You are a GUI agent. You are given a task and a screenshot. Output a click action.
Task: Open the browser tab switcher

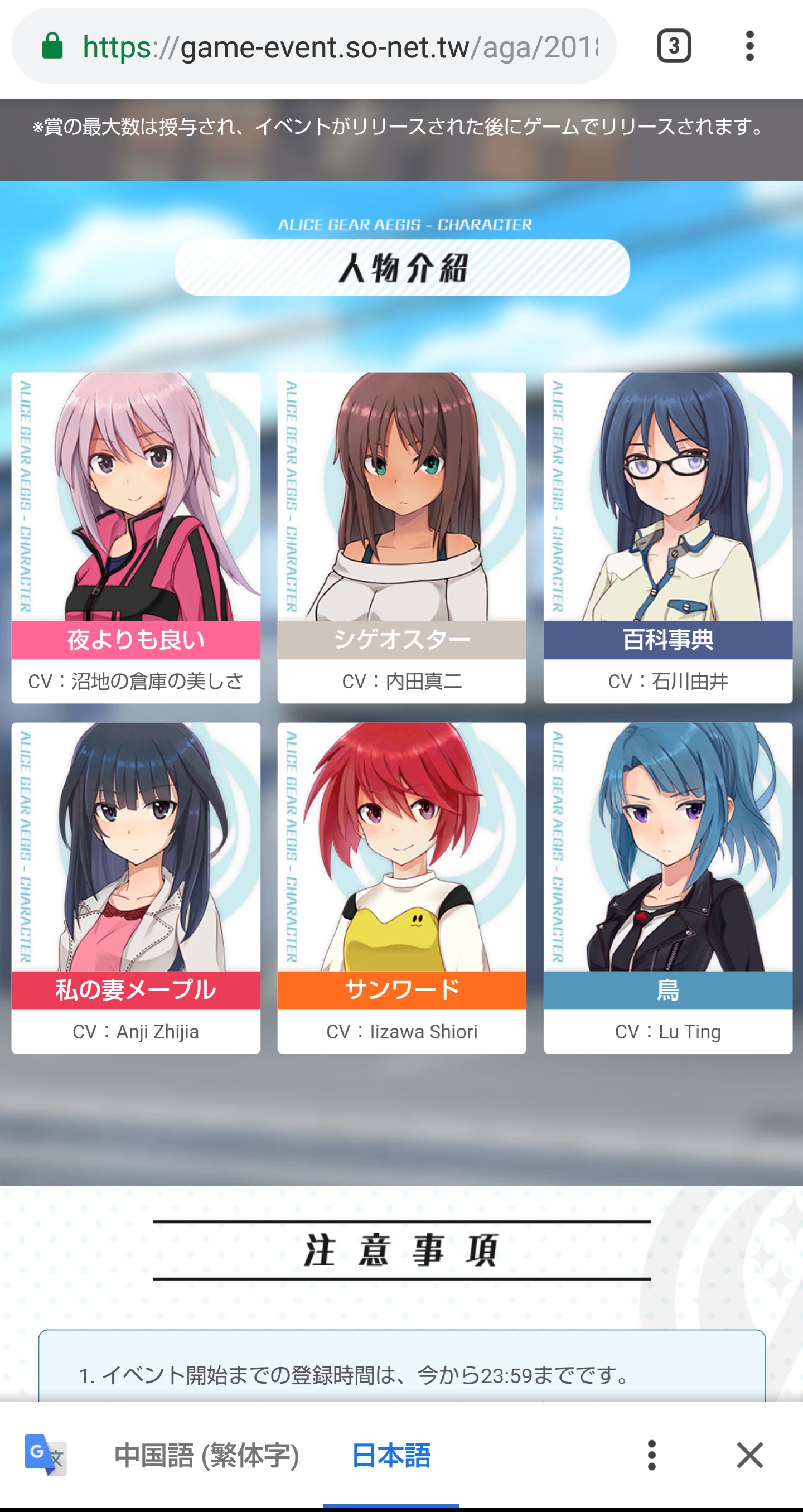[x=673, y=46]
